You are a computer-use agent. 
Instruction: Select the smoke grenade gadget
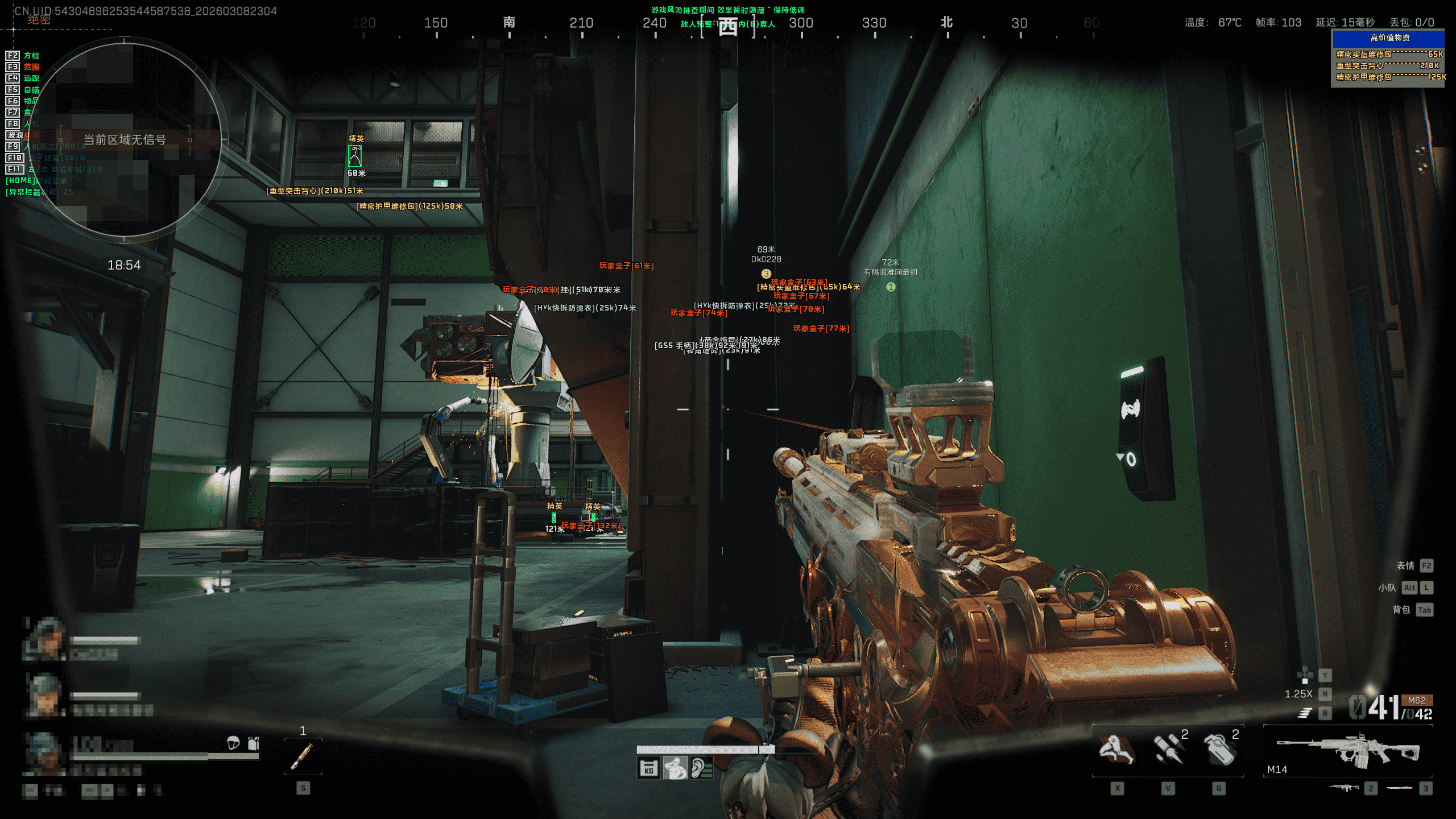pyautogui.click(x=1219, y=749)
